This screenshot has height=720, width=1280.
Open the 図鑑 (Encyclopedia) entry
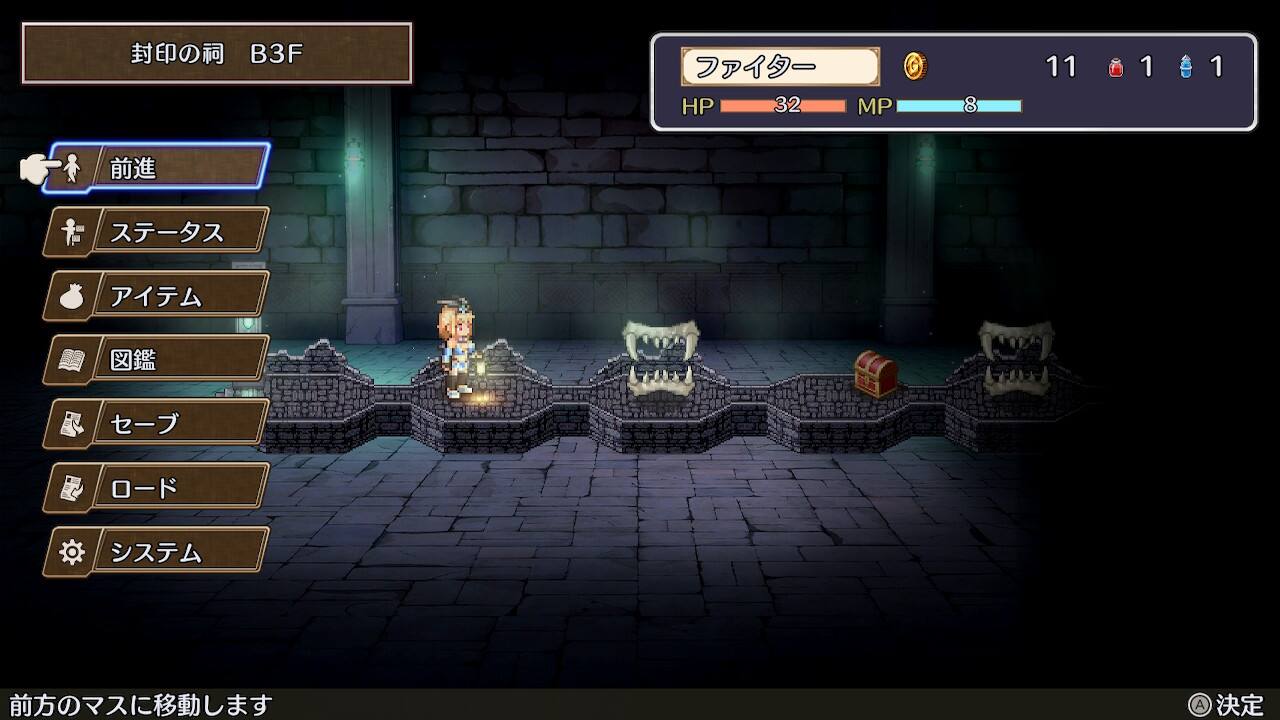click(x=158, y=360)
